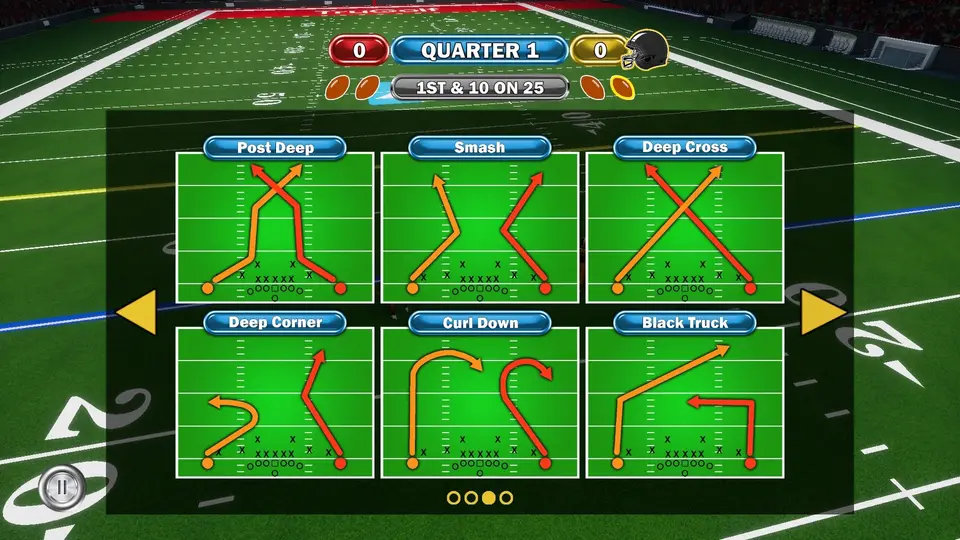This screenshot has width=960, height=540.
Task: Pick the Black Truck play
Action: 685,400
